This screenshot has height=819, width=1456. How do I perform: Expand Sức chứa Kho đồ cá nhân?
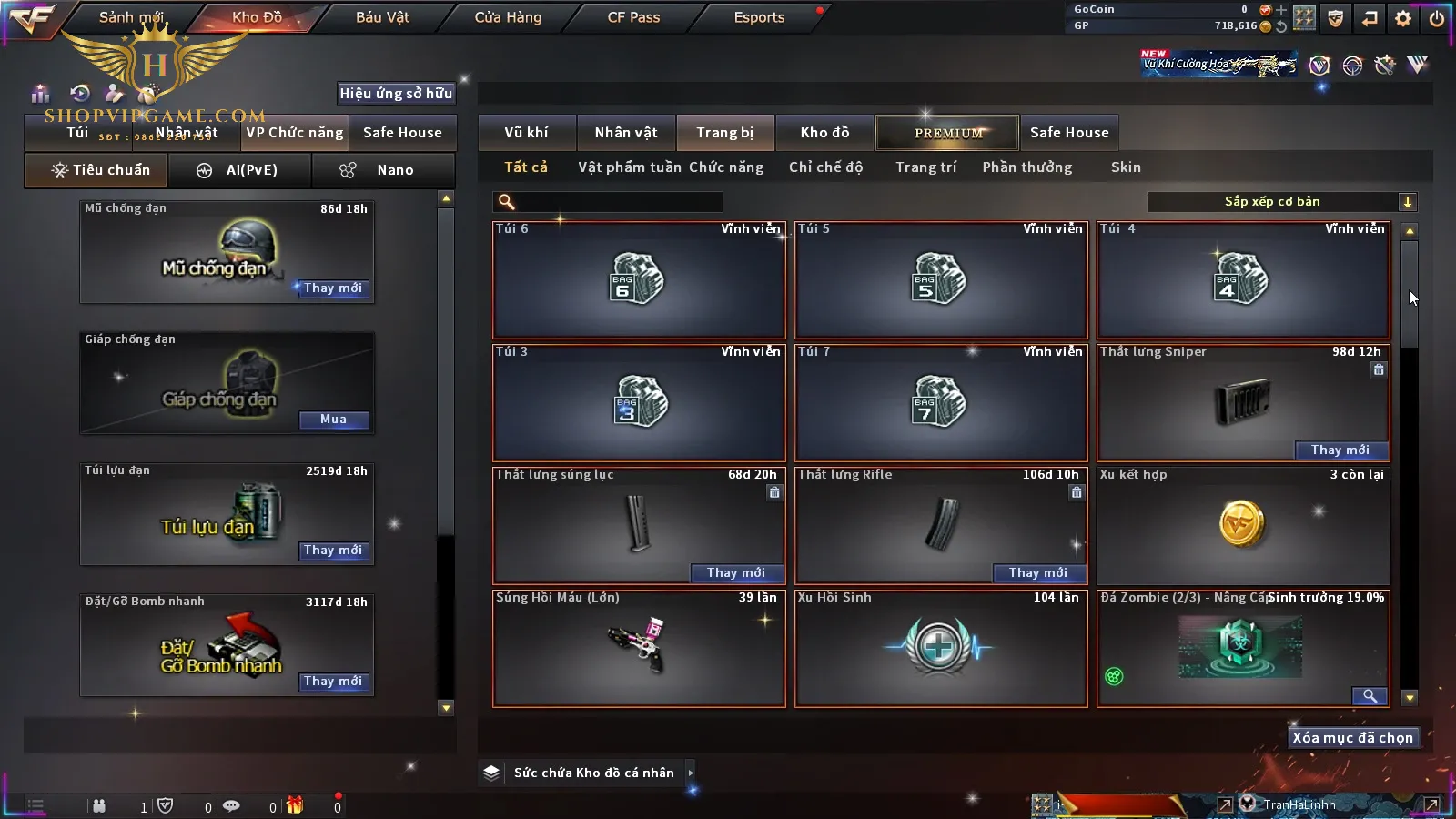[691, 773]
